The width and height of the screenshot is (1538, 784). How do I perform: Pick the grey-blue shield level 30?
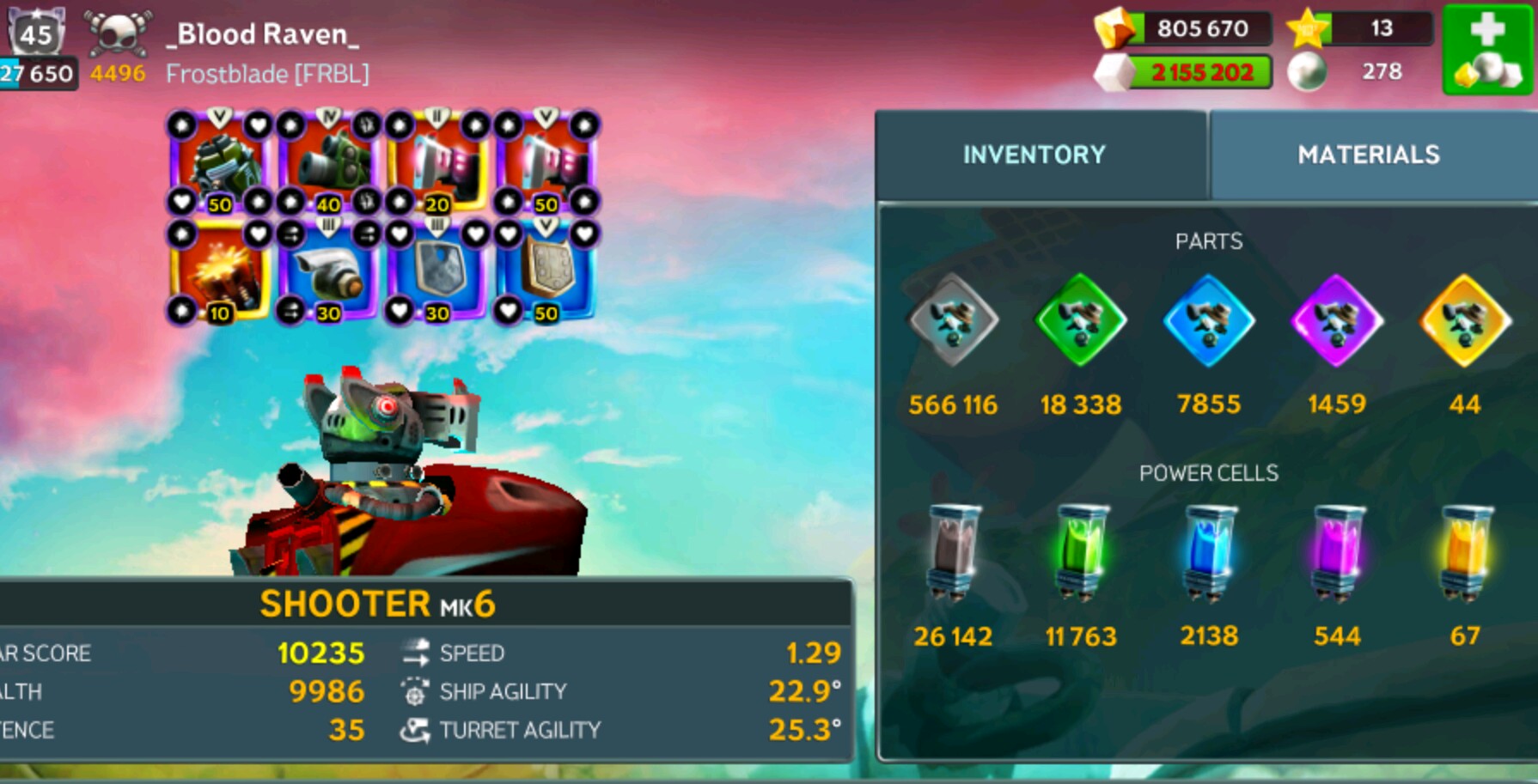[437, 272]
